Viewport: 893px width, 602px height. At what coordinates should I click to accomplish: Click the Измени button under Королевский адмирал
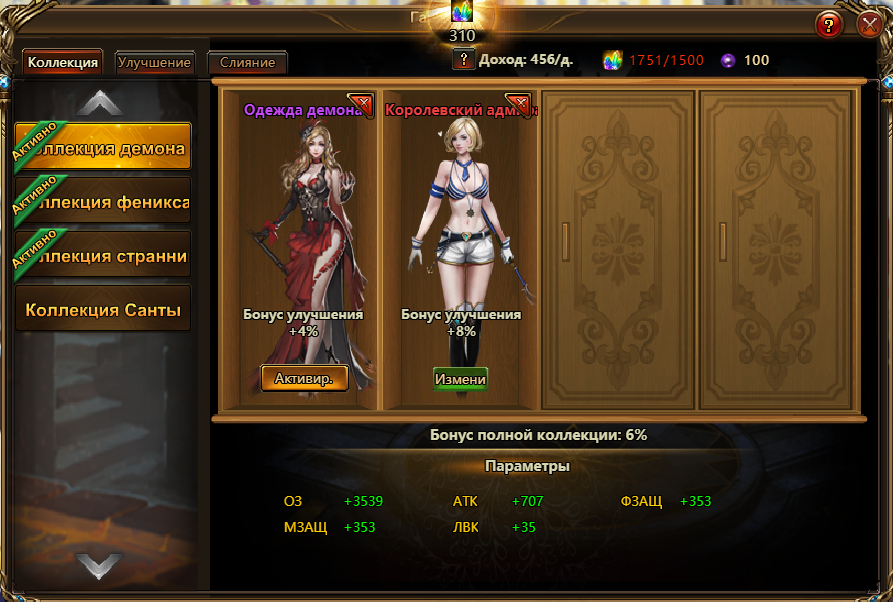[460, 379]
